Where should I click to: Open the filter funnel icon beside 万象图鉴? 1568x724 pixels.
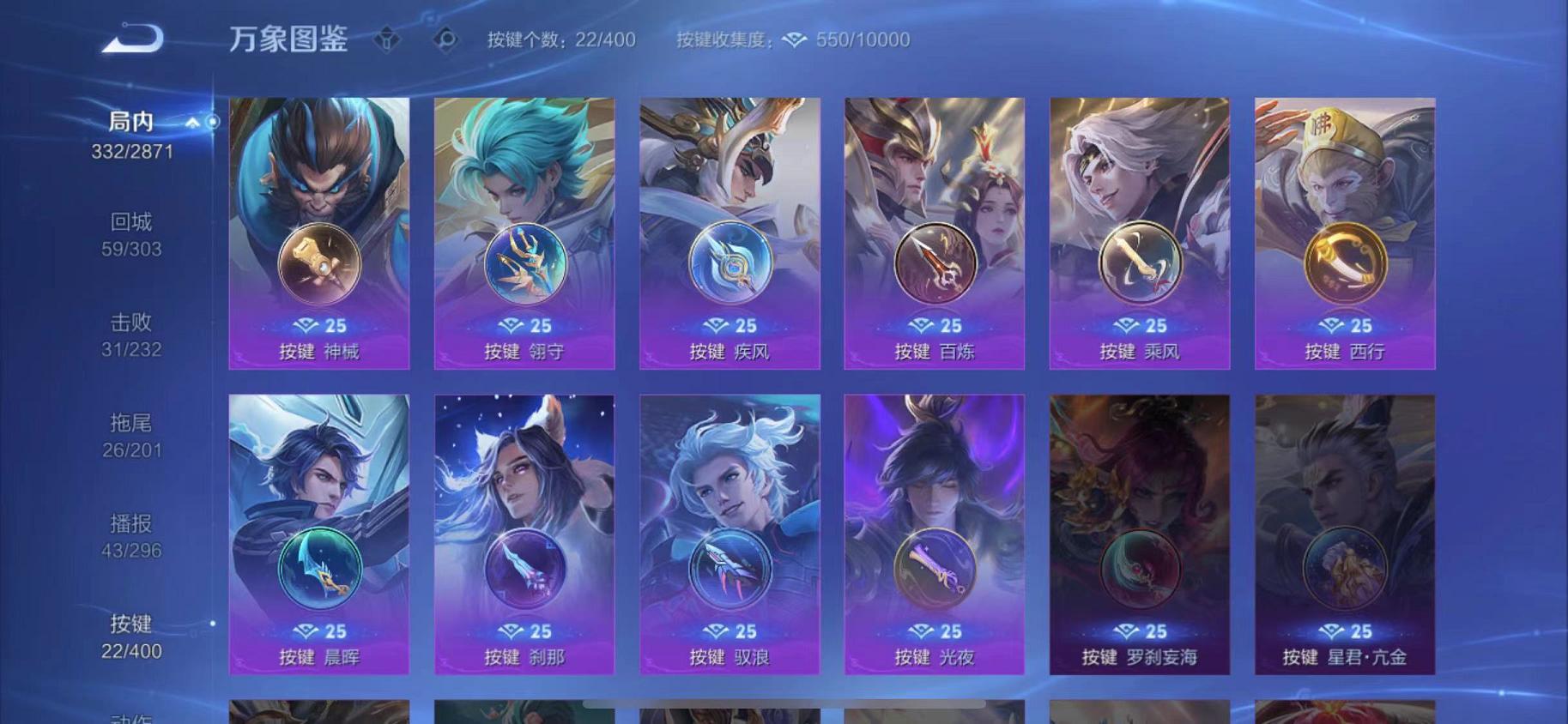[x=388, y=39]
